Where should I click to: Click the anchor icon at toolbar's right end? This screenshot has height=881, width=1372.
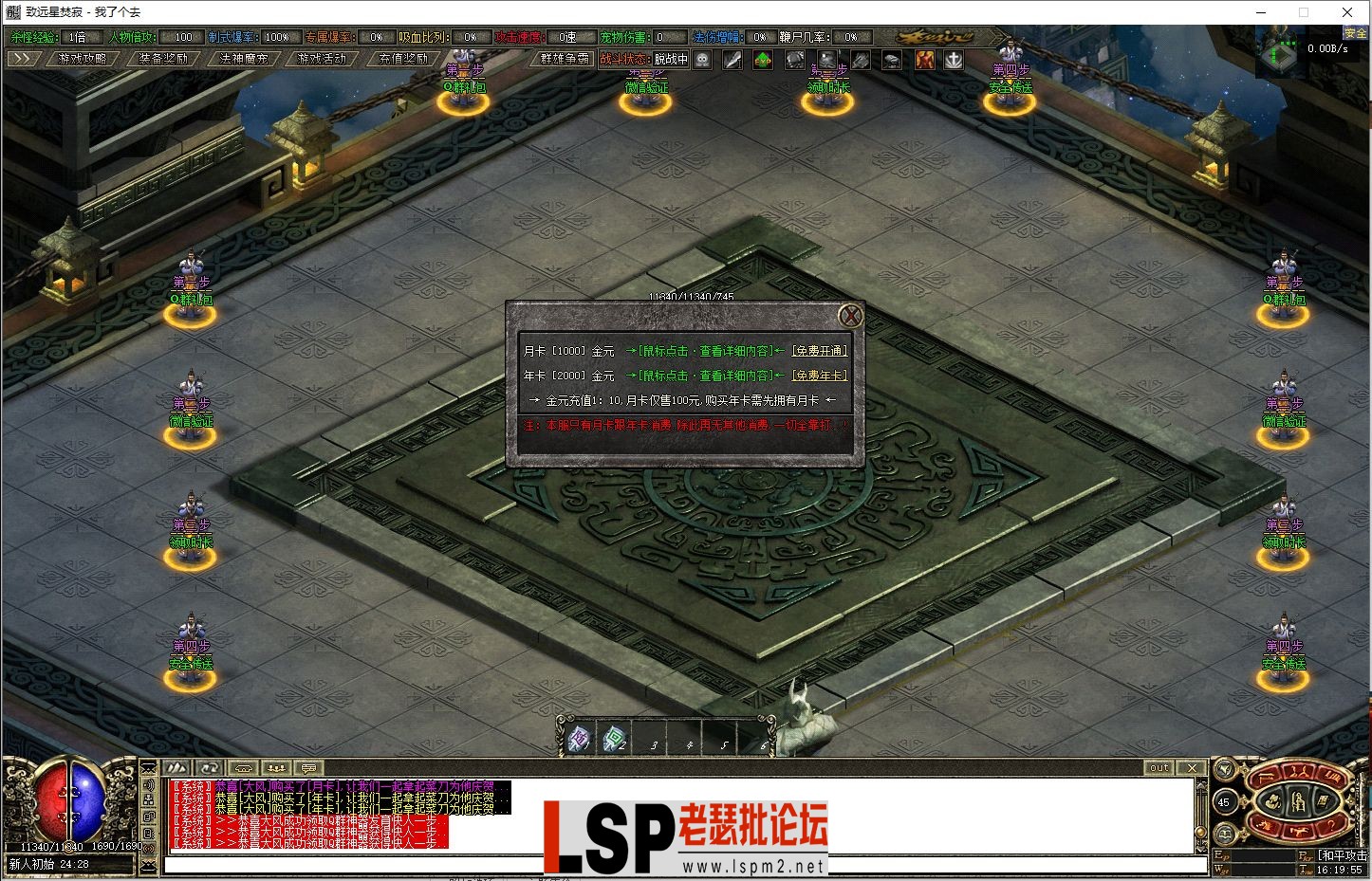[954, 60]
